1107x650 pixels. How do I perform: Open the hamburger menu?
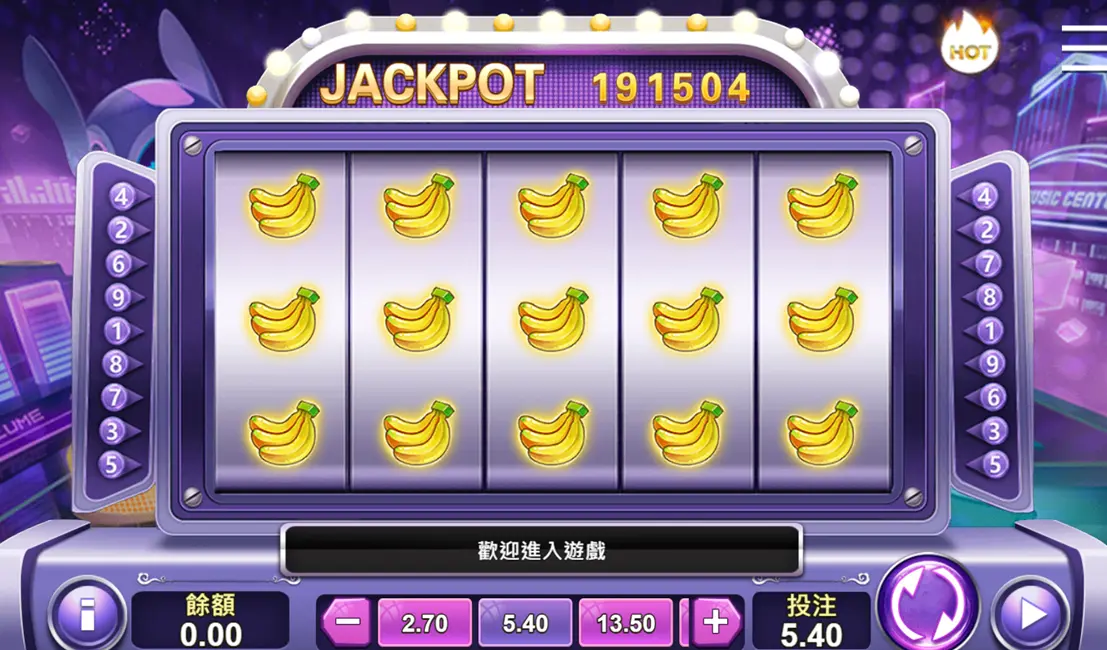[1084, 45]
